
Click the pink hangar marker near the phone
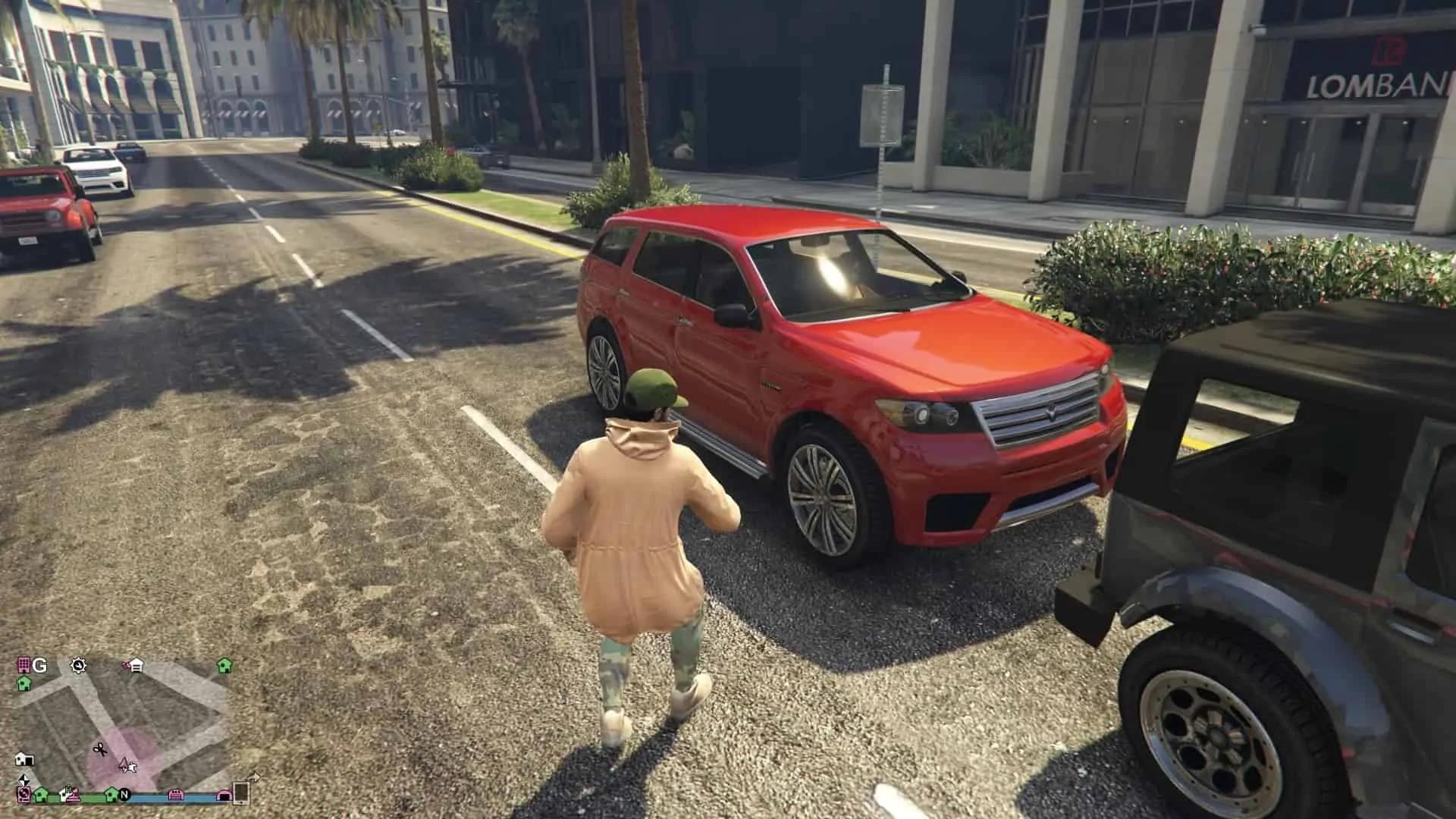click(x=224, y=795)
